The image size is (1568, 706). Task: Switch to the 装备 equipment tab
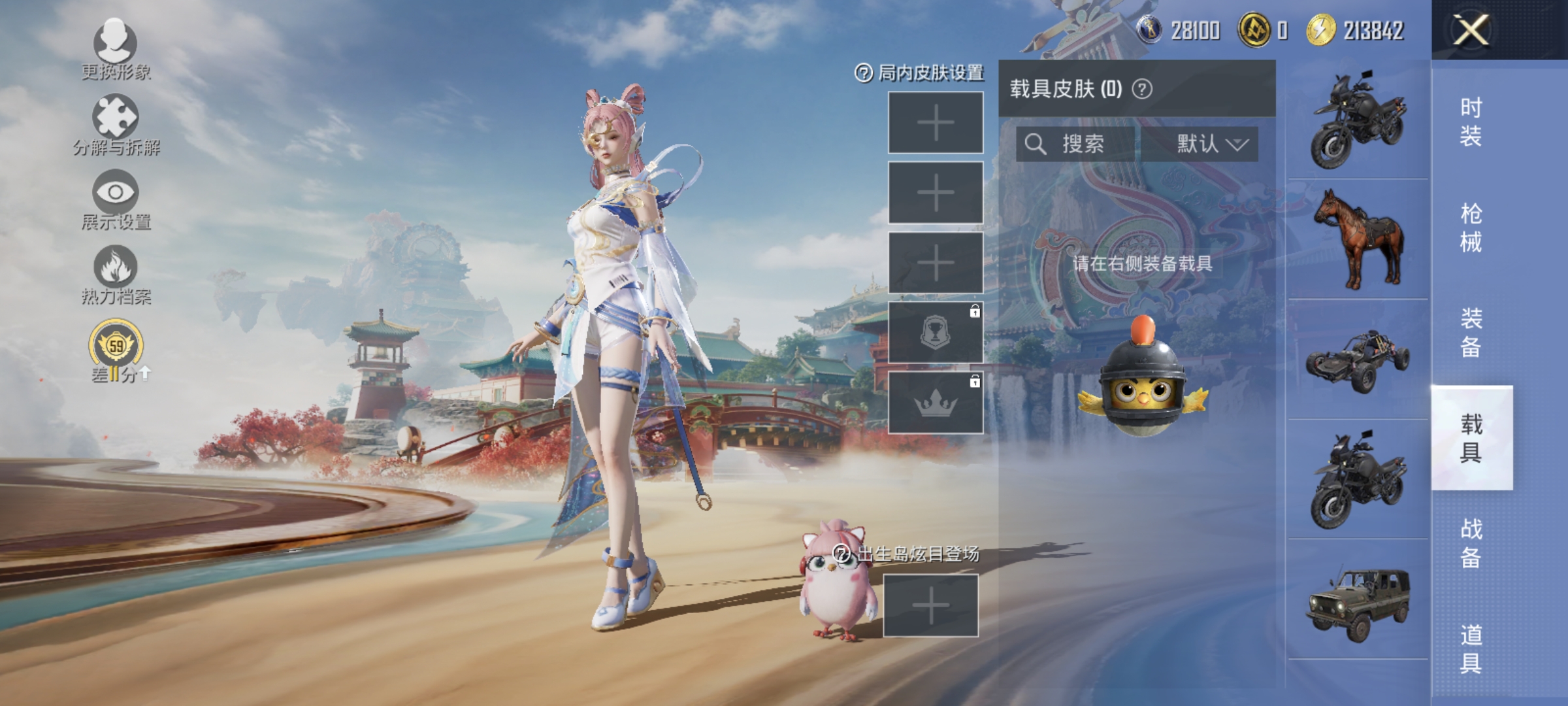pyautogui.click(x=1471, y=333)
